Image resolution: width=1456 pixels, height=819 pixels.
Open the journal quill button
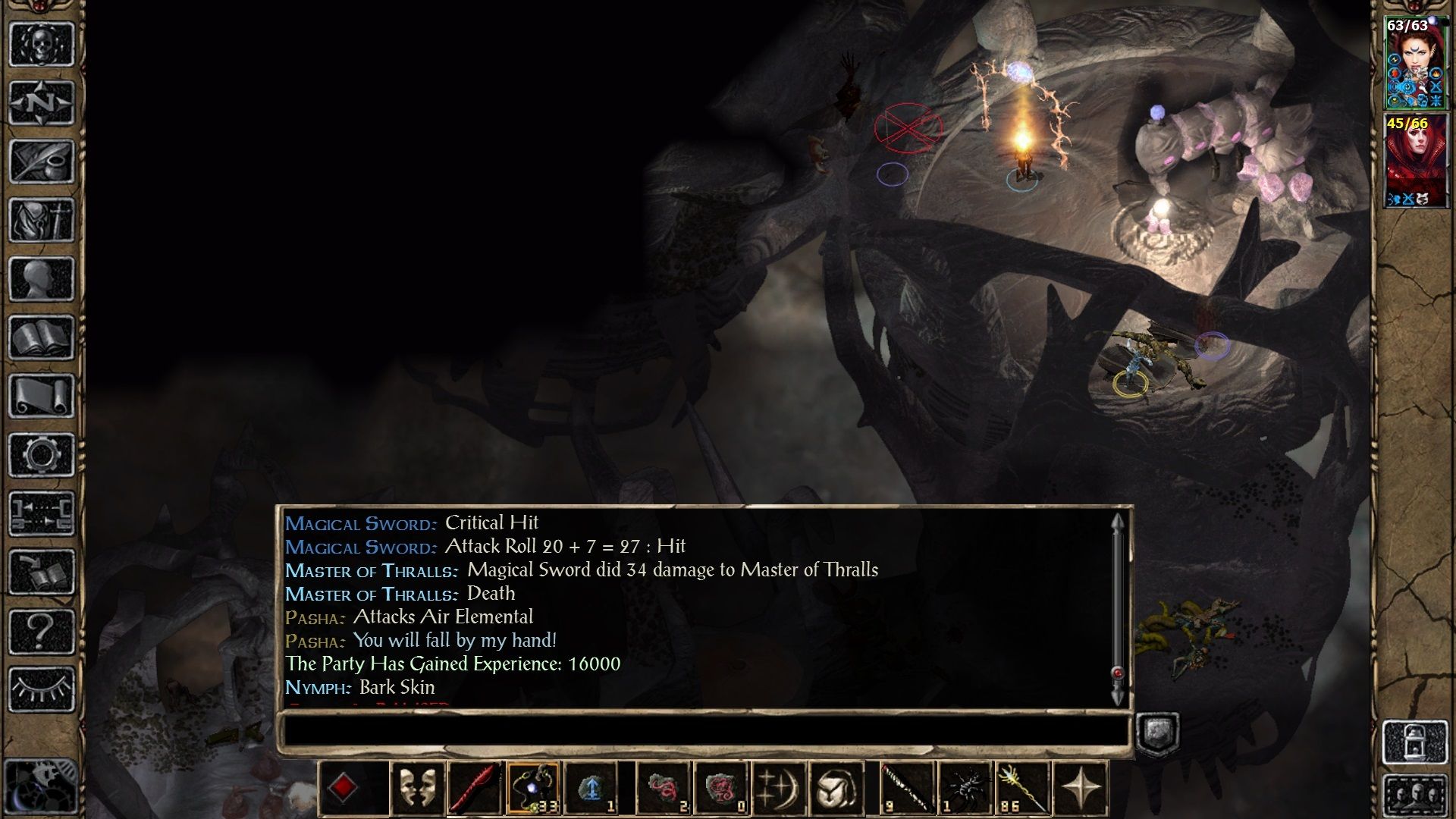point(41,161)
